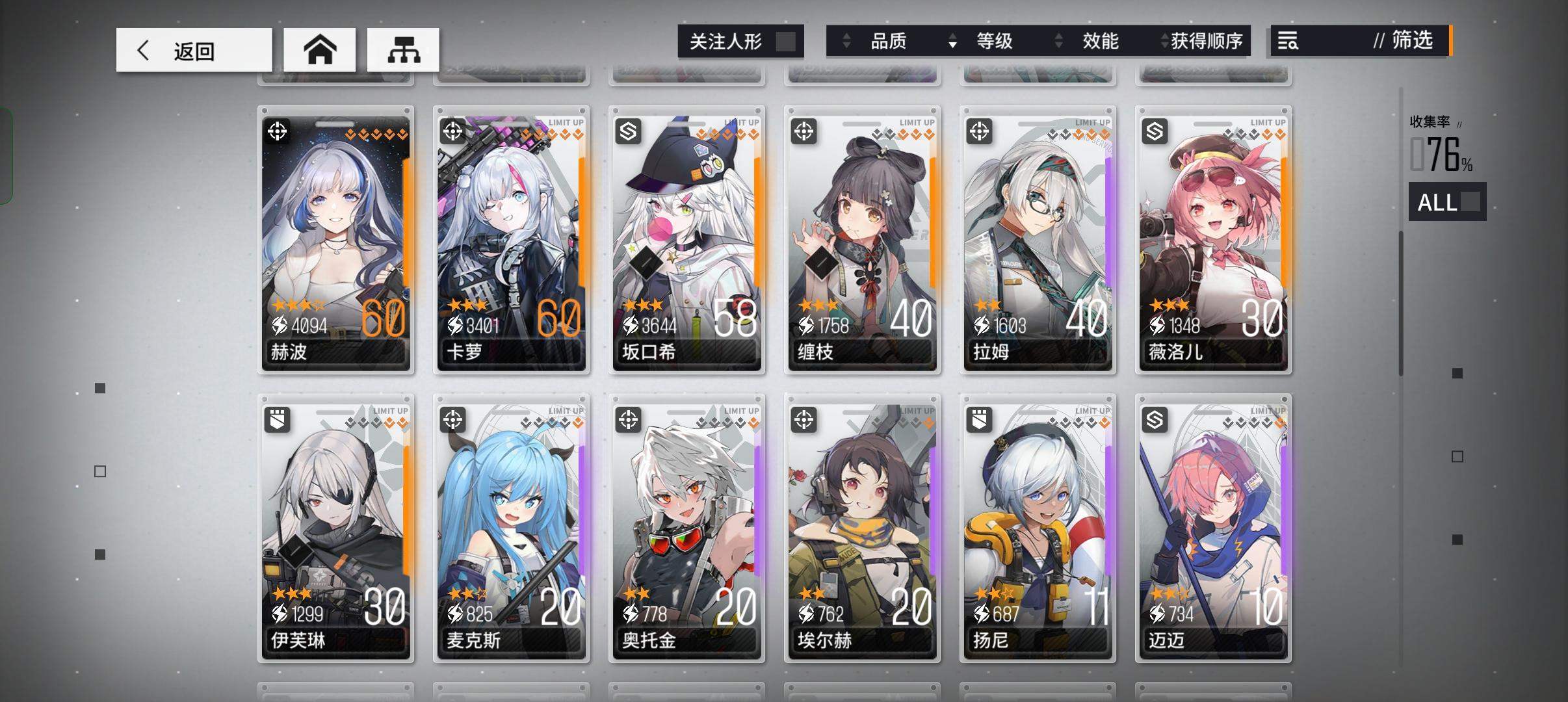1568x702 pixels.
Task: Click the S-type class icon on 坂口希's card
Action: [x=629, y=132]
